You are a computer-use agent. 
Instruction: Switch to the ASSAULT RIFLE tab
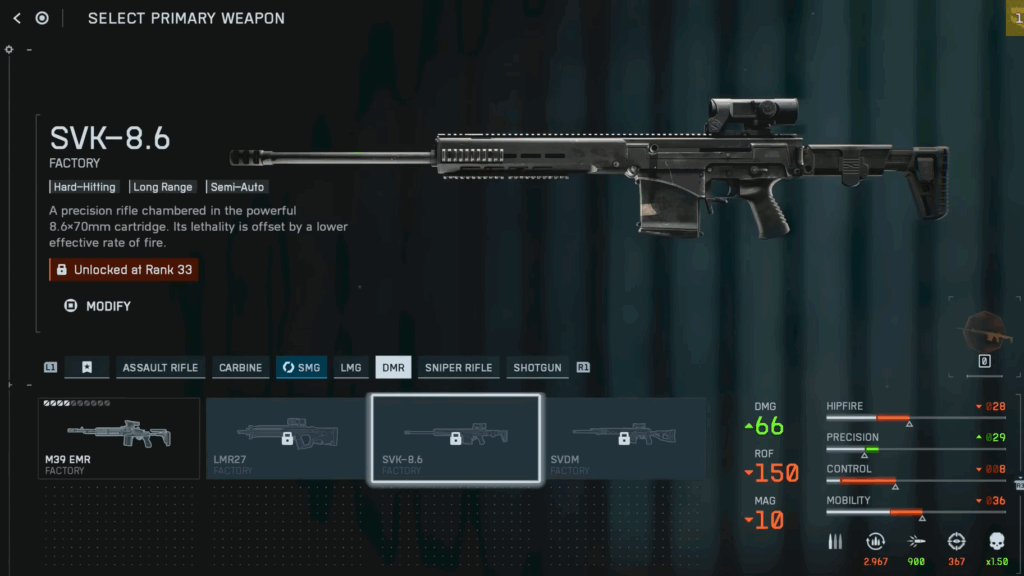click(160, 368)
